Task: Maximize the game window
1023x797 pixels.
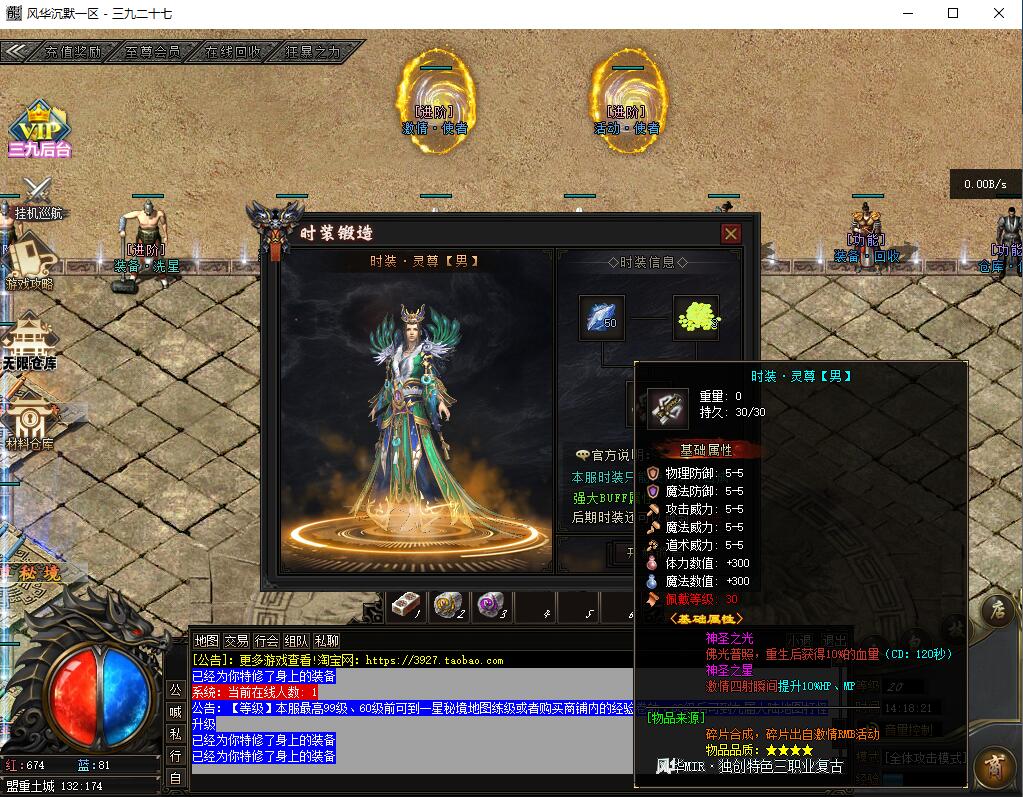Action: pyautogui.click(x=953, y=14)
